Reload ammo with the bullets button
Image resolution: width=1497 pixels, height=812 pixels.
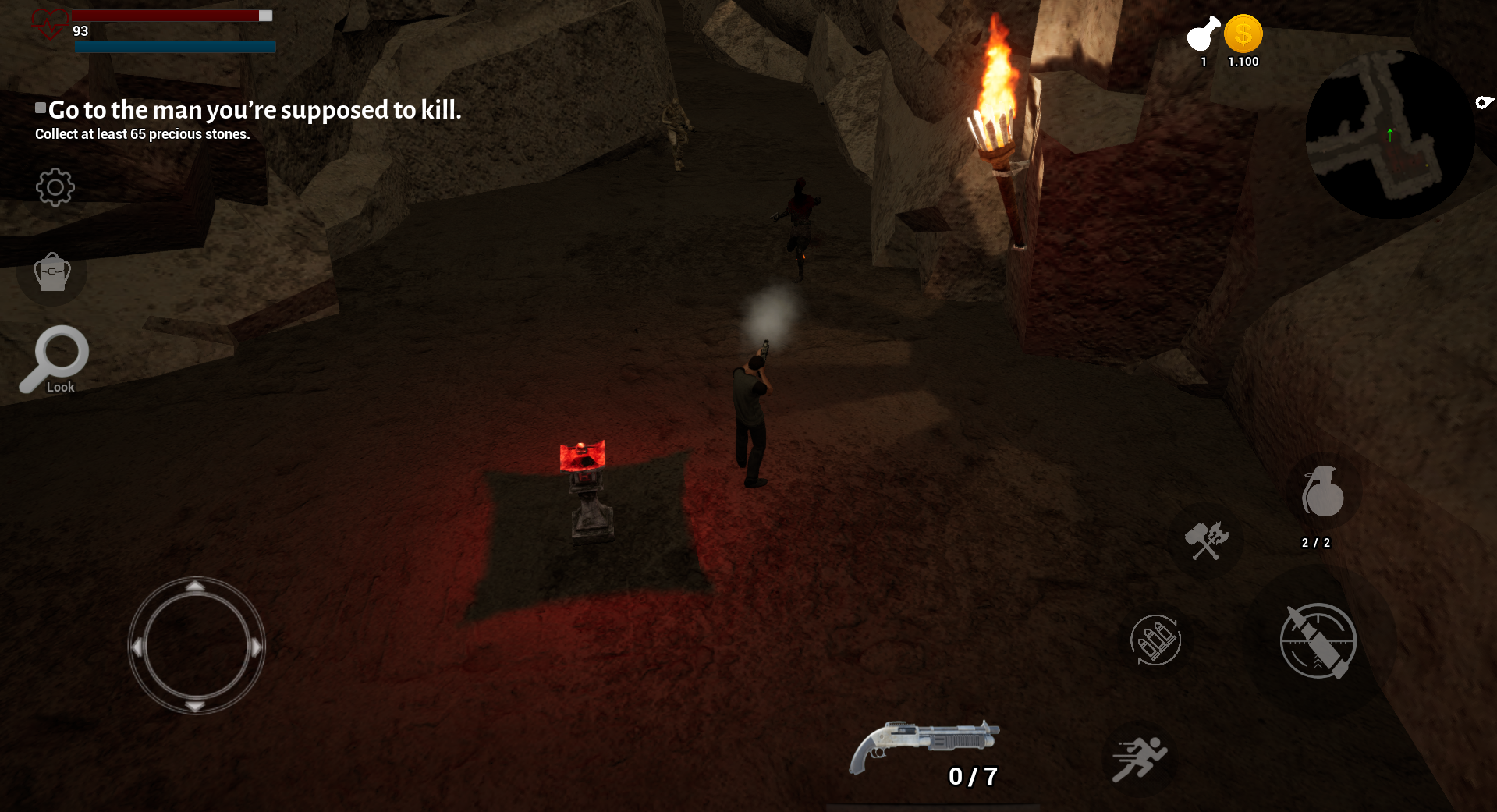(1155, 640)
